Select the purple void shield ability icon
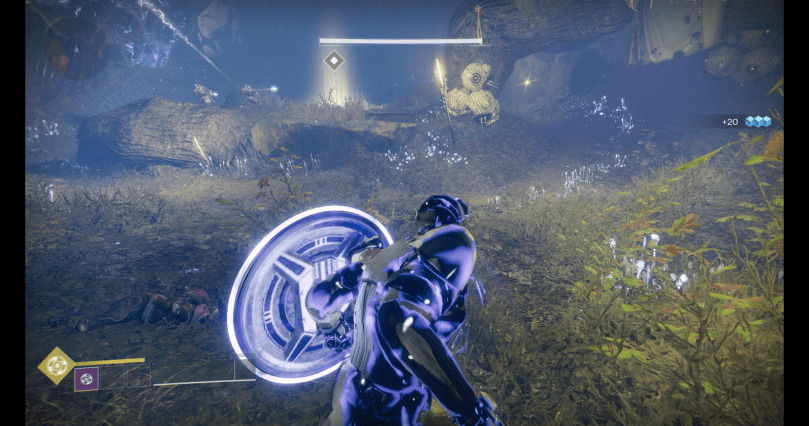This screenshot has width=809, height=426. point(86,379)
